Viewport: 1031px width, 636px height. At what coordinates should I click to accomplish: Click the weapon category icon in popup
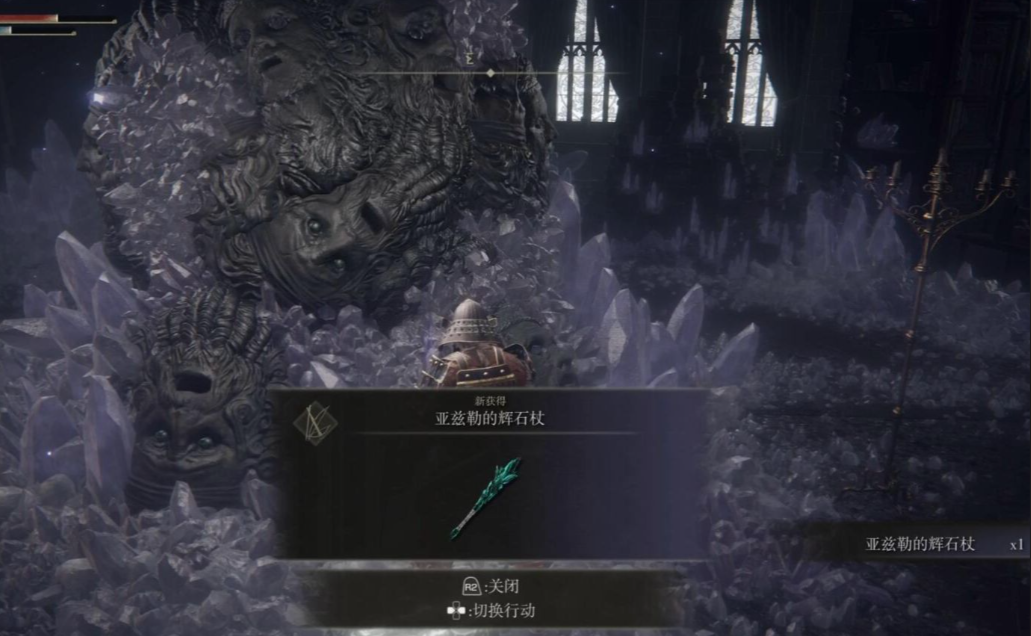[x=315, y=423]
